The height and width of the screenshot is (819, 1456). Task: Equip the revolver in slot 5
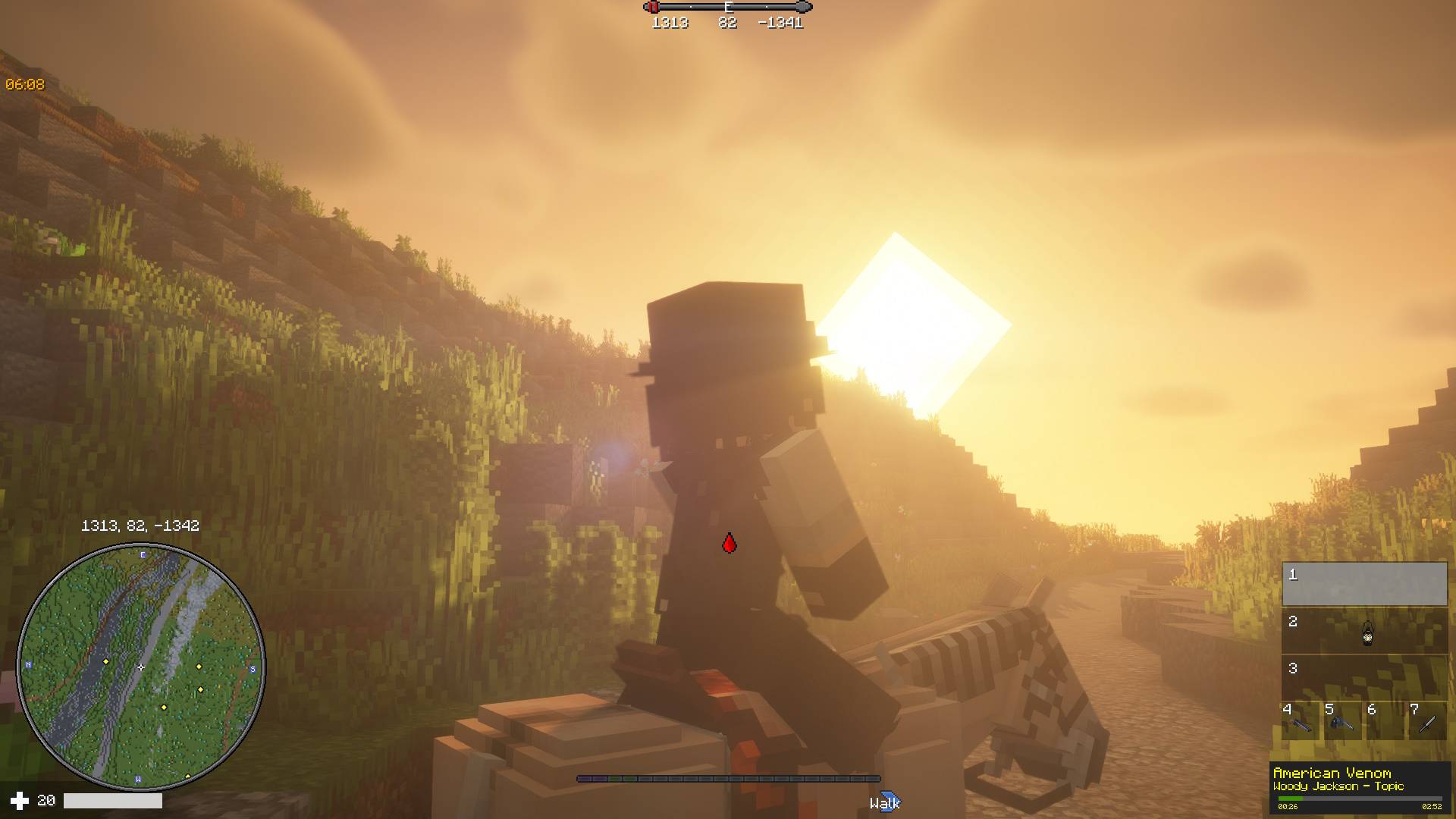point(1341,722)
